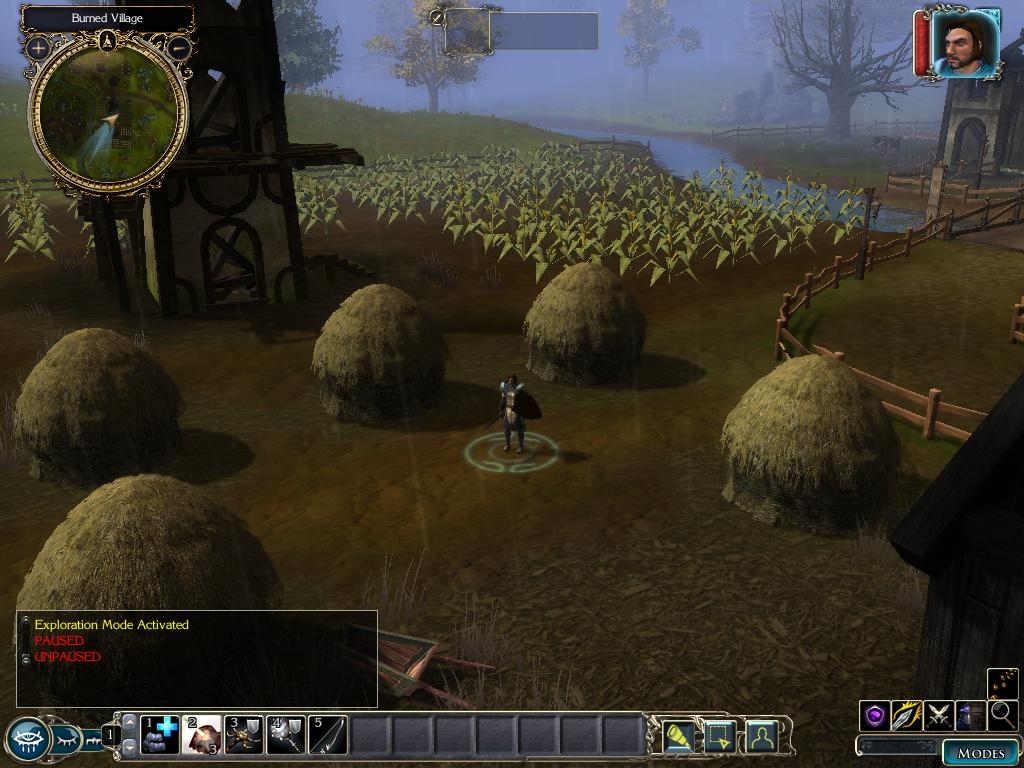
Task: Select hotbar slot 4 mace and shield
Action: point(286,735)
